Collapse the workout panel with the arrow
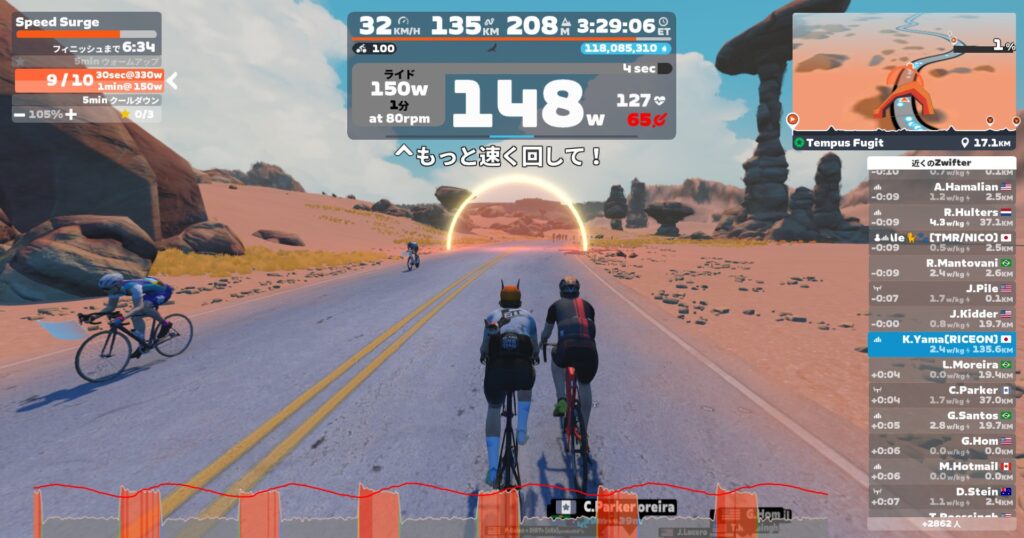The image size is (1024, 538). pyautogui.click(x=172, y=80)
